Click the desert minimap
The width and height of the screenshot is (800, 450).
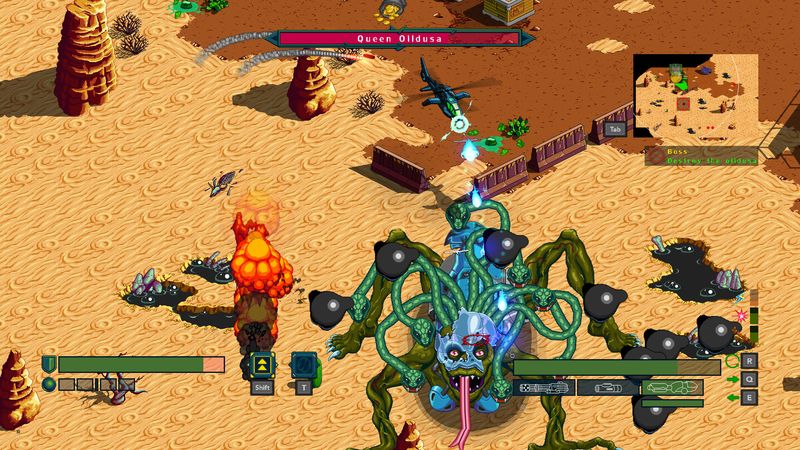(x=695, y=99)
